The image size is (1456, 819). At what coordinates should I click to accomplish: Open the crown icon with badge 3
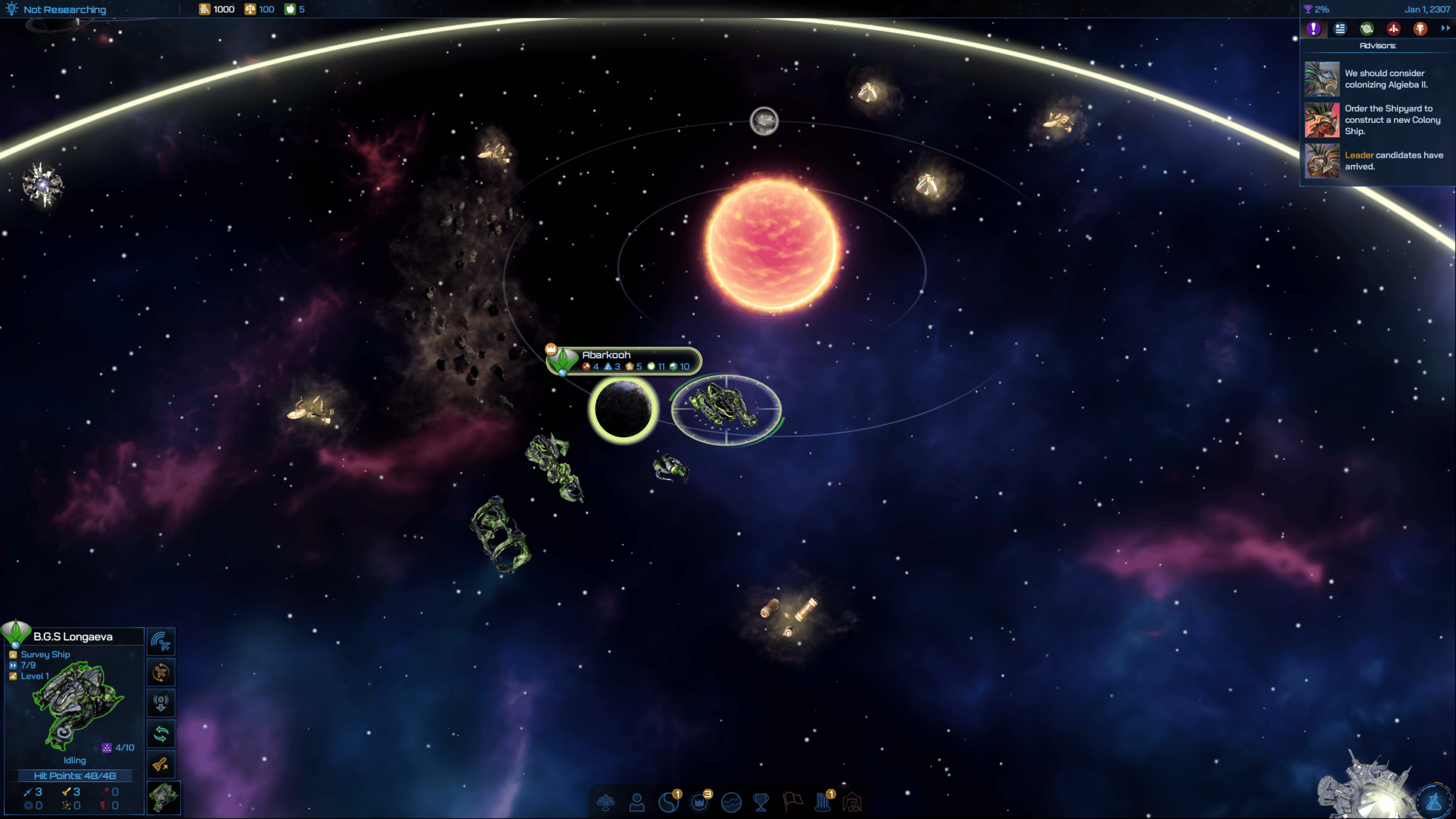pos(700,802)
